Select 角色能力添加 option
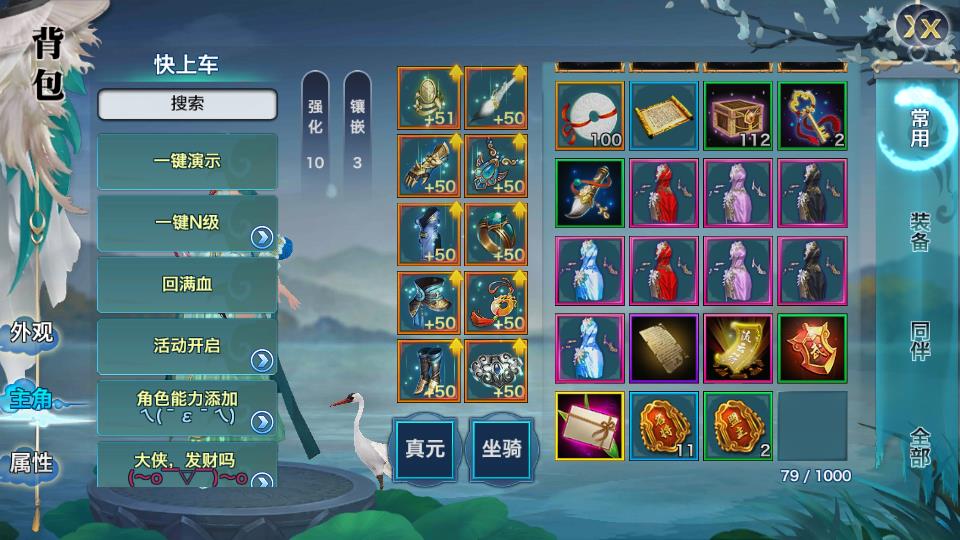This screenshot has height=540, width=960. (x=187, y=407)
